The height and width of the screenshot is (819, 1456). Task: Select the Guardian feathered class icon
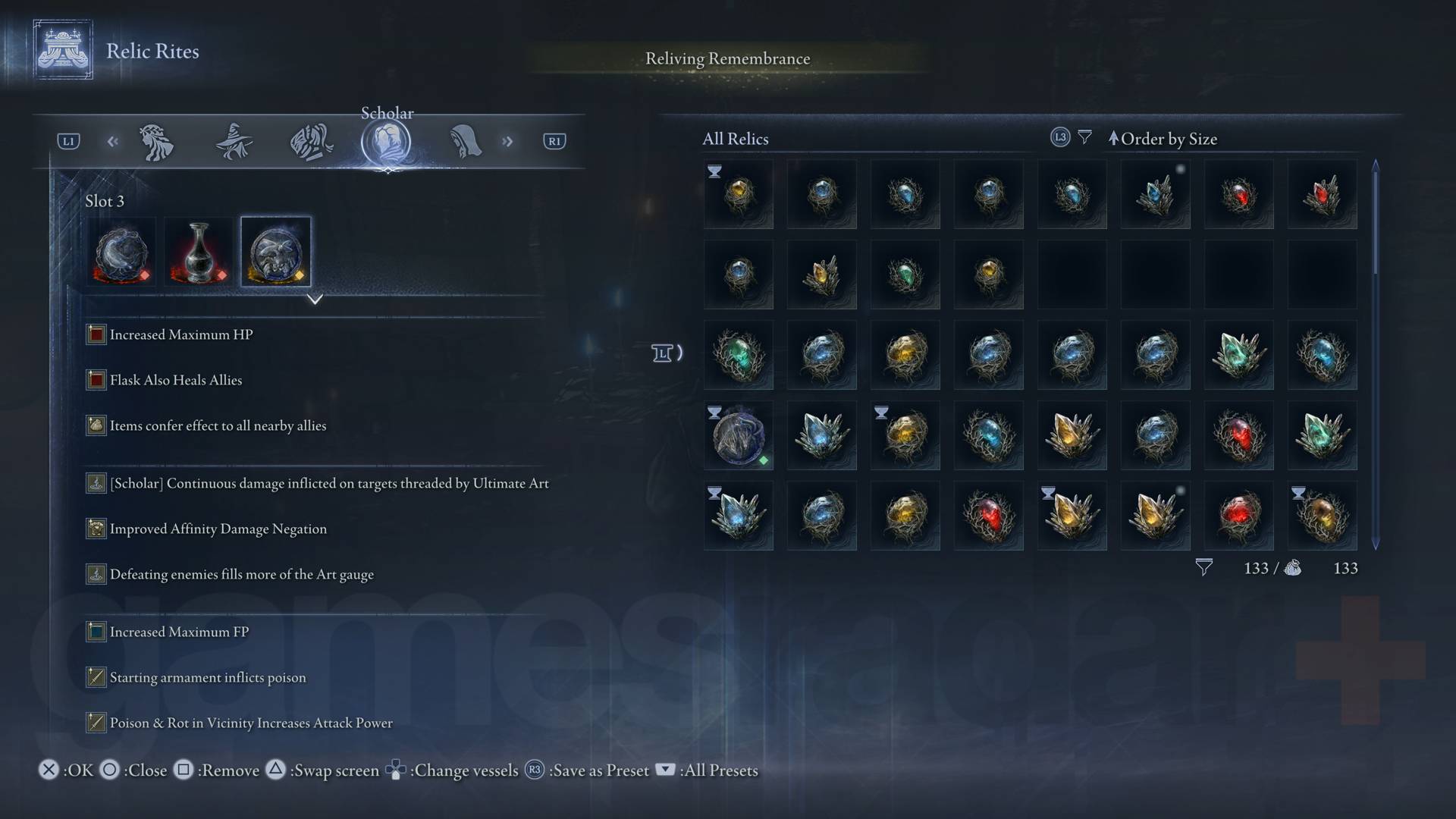312,141
